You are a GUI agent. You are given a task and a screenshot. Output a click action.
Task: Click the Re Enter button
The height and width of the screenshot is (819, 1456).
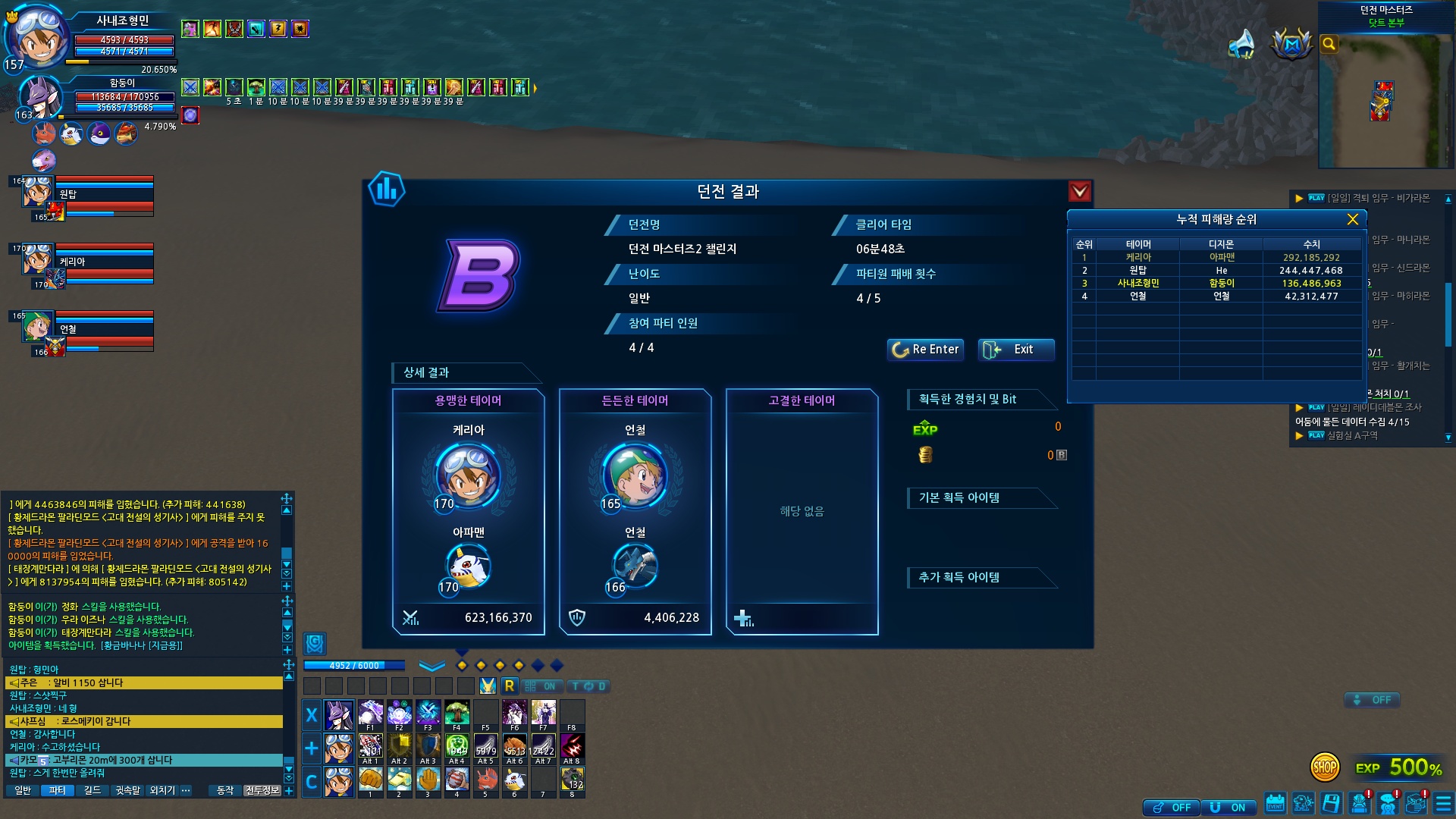(925, 350)
